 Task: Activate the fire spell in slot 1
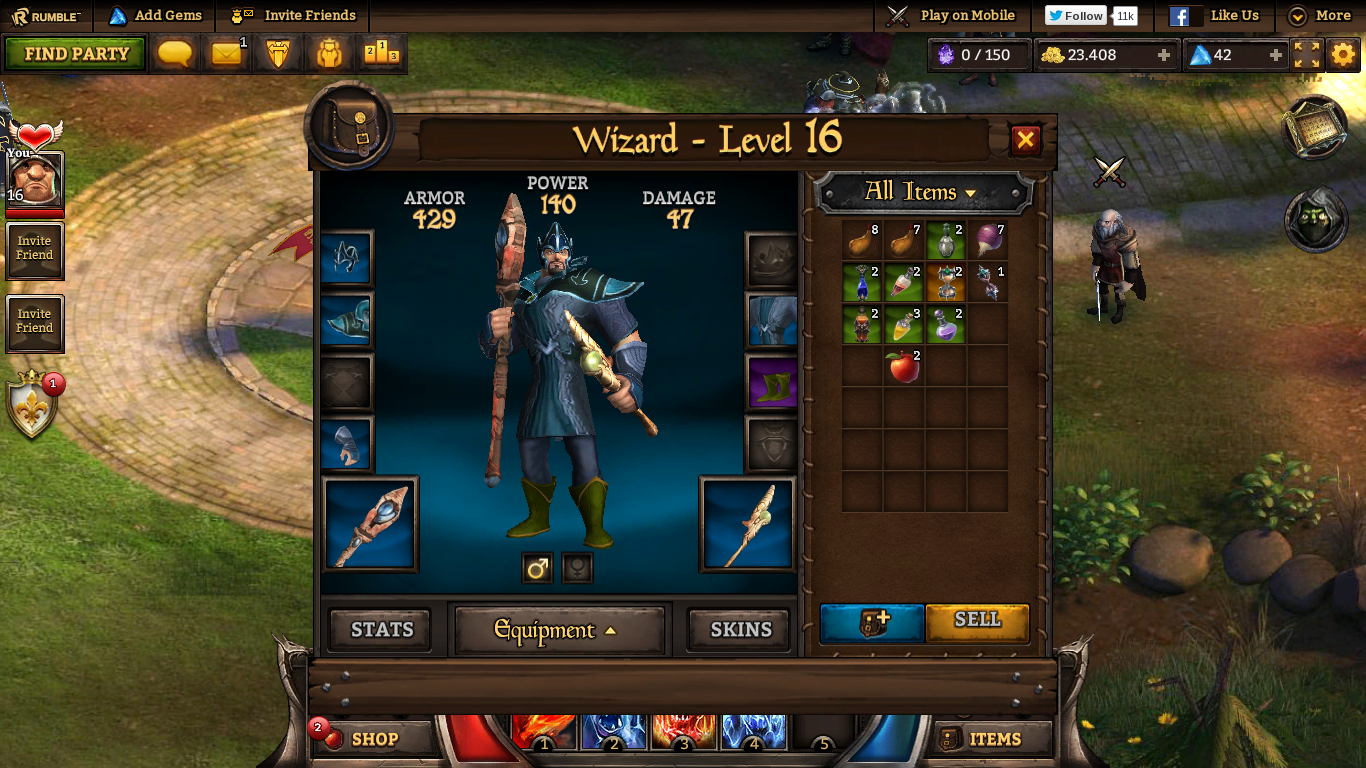tap(543, 731)
